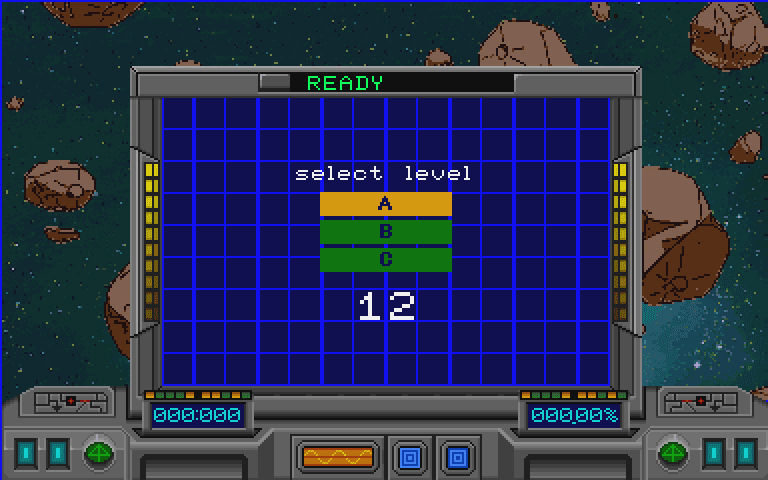Choose level B

pyautogui.click(x=385, y=232)
